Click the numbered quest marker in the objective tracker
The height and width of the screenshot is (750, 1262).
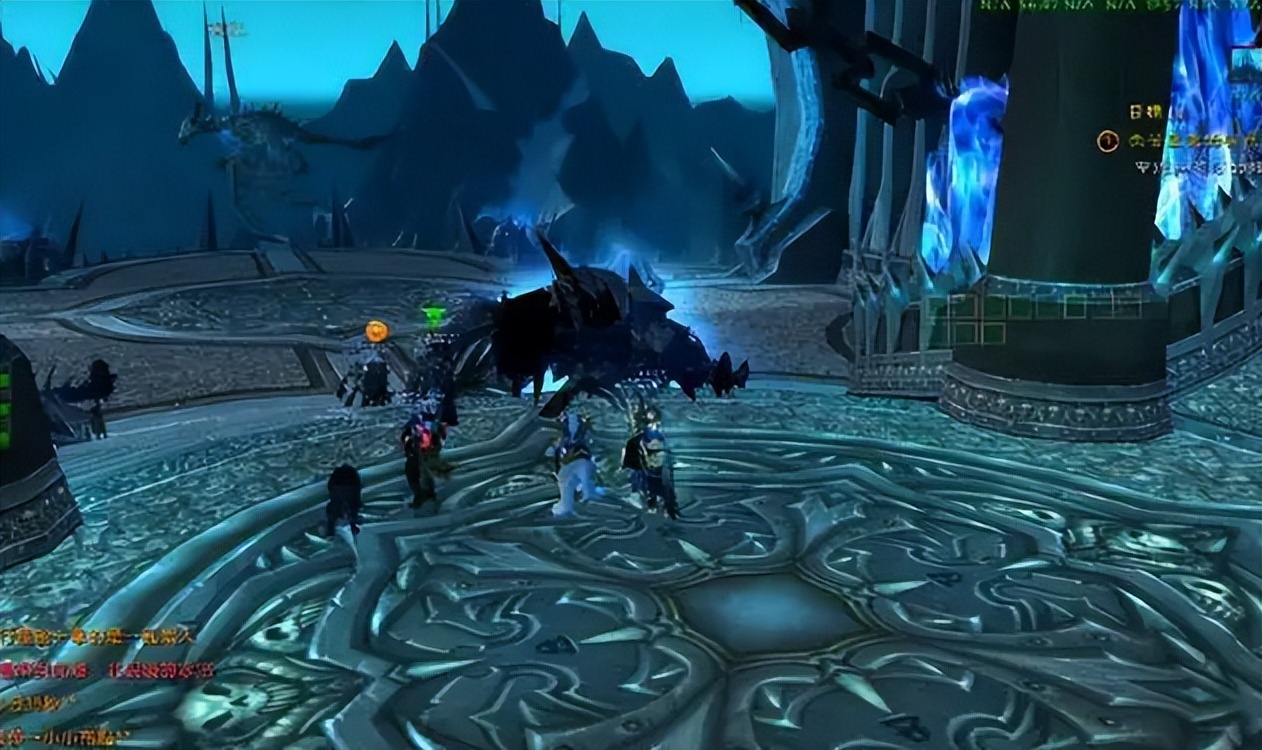(1107, 141)
